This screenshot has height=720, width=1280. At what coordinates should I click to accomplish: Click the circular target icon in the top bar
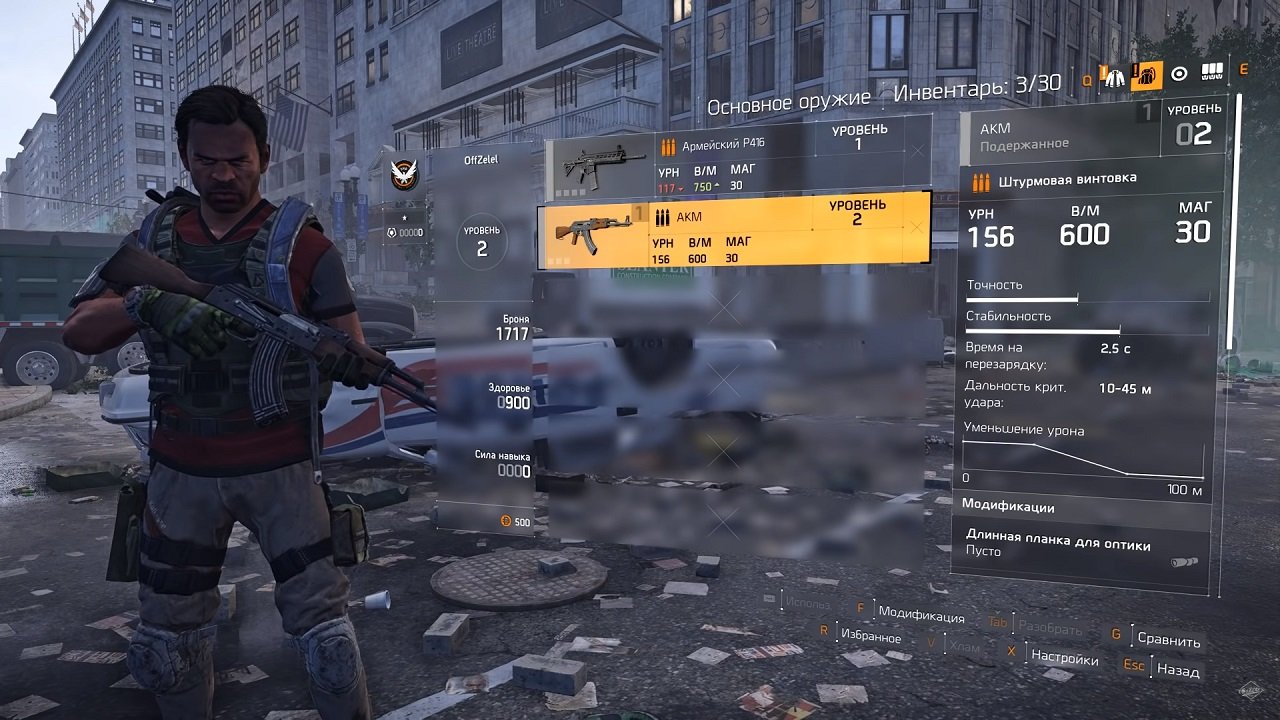(1181, 73)
